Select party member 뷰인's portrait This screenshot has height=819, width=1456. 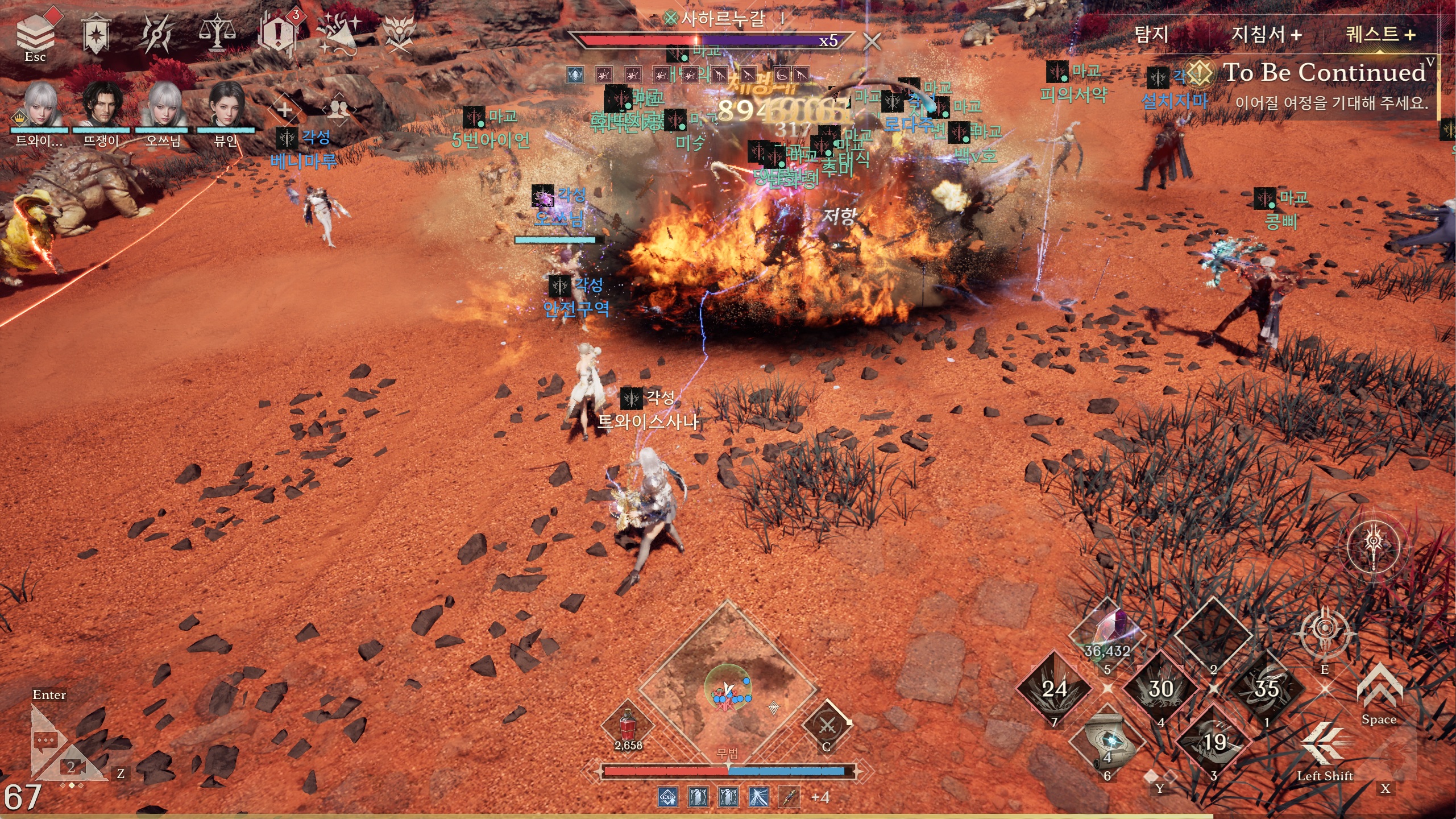[x=226, y=104]
